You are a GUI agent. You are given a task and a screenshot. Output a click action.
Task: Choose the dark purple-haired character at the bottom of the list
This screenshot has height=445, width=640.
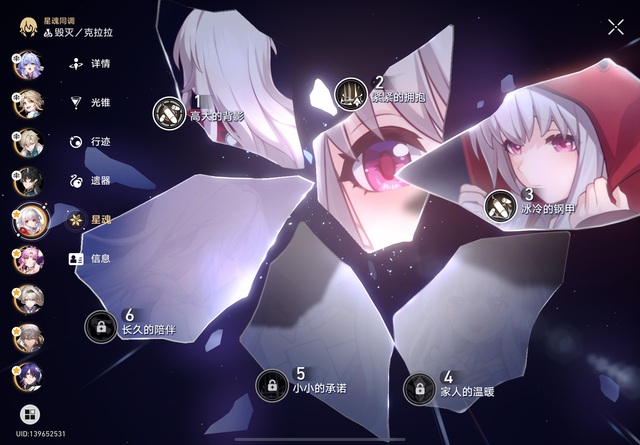click(29, 375)
